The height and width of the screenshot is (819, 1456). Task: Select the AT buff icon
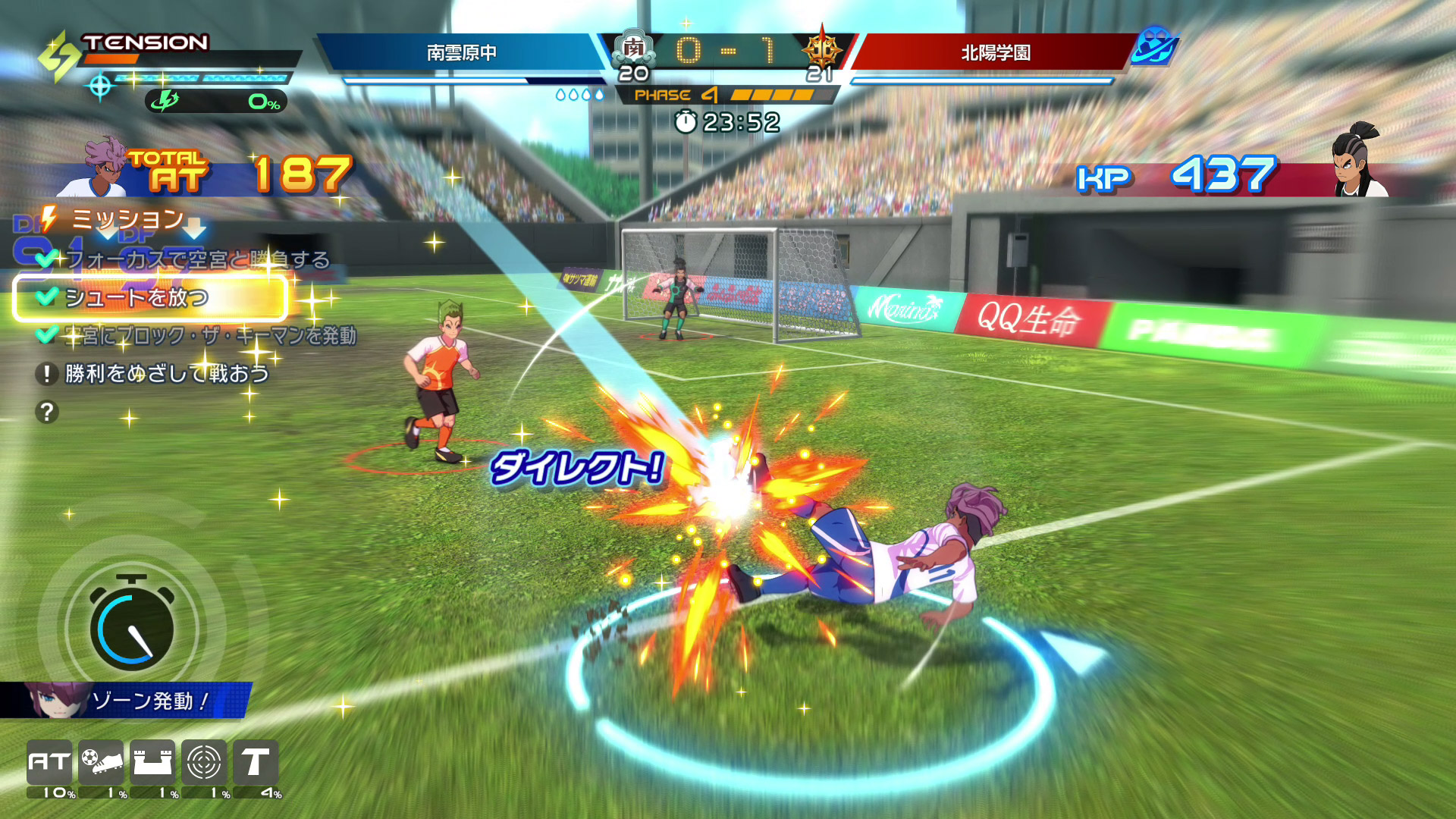(50, 762)
